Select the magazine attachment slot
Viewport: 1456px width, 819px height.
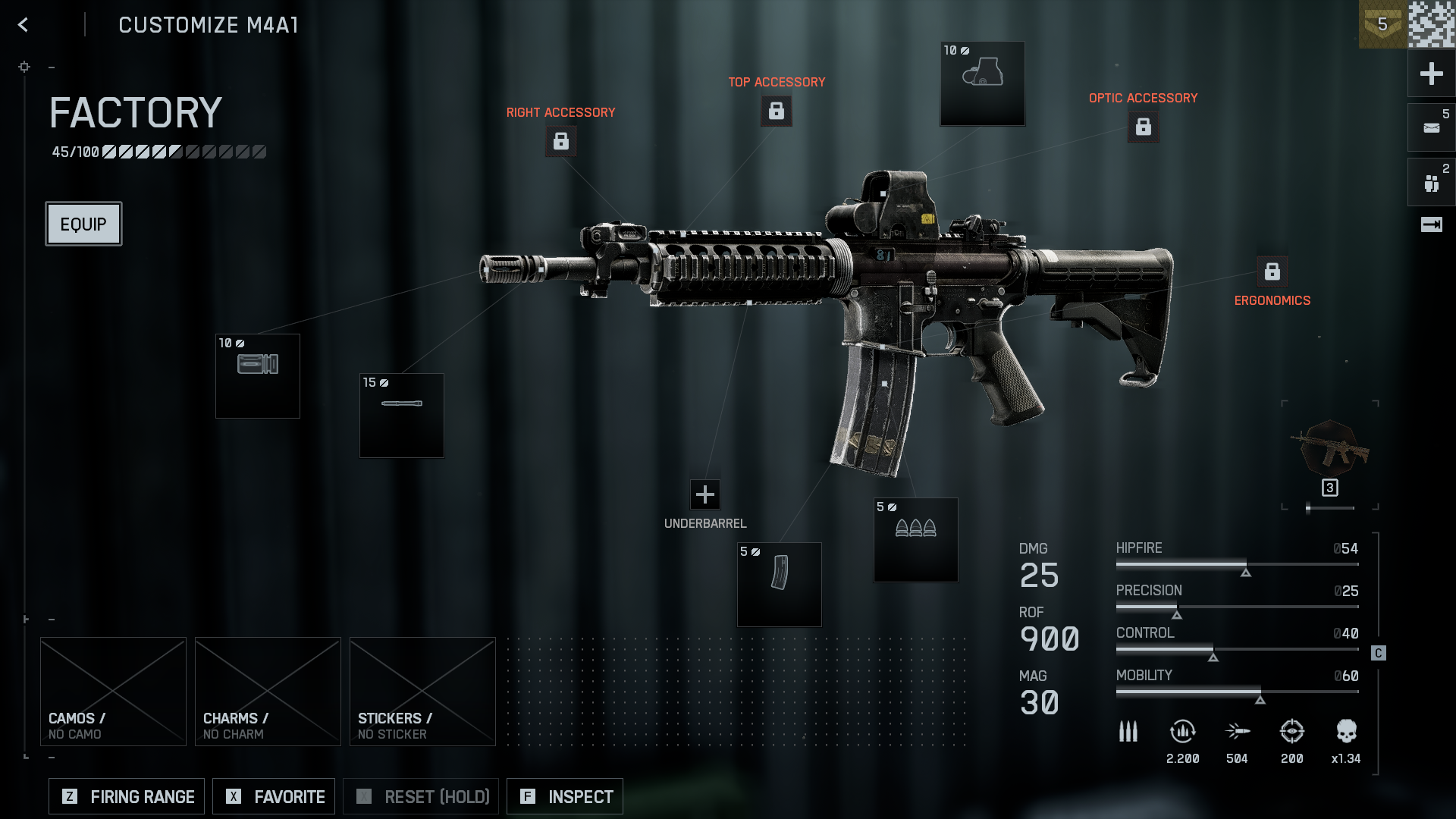[x=780, y=585]
